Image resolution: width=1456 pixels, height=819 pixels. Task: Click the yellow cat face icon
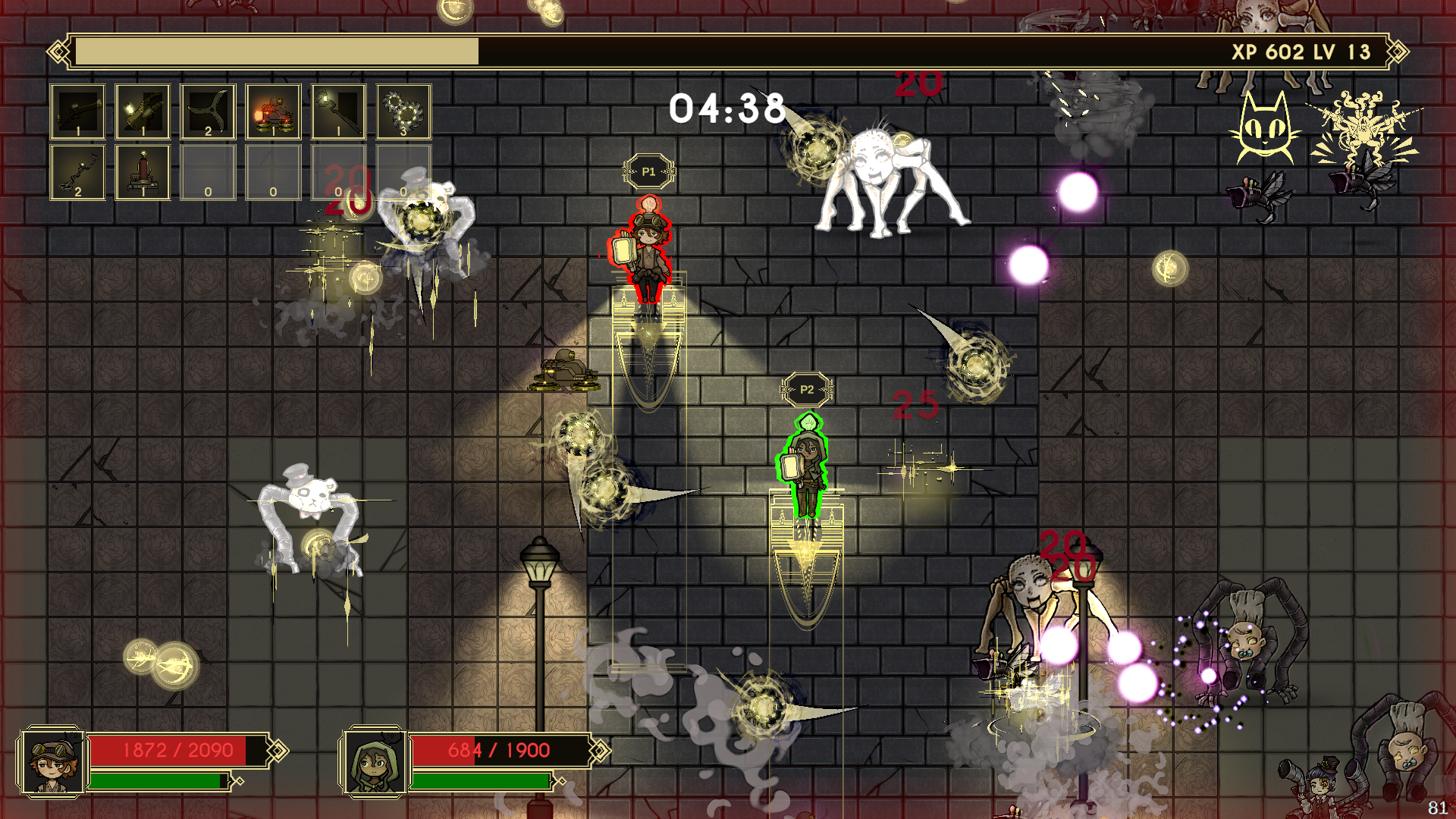[1264, 127]
